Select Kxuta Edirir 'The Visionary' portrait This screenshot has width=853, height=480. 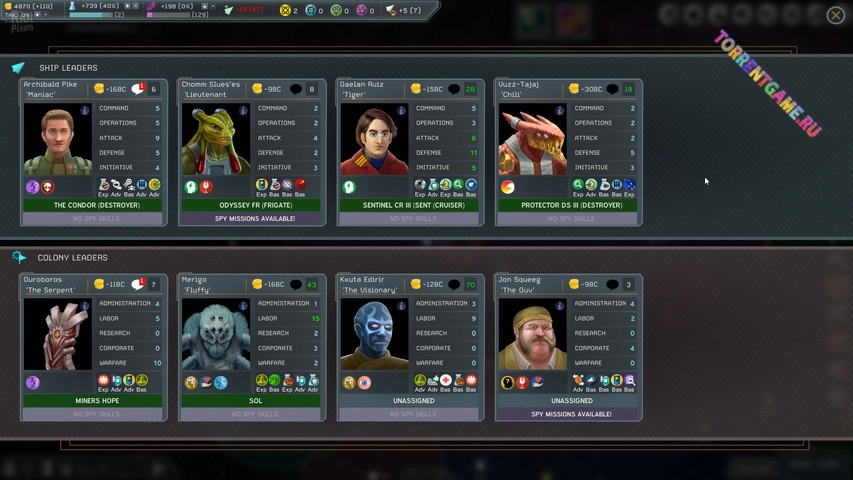374,334
